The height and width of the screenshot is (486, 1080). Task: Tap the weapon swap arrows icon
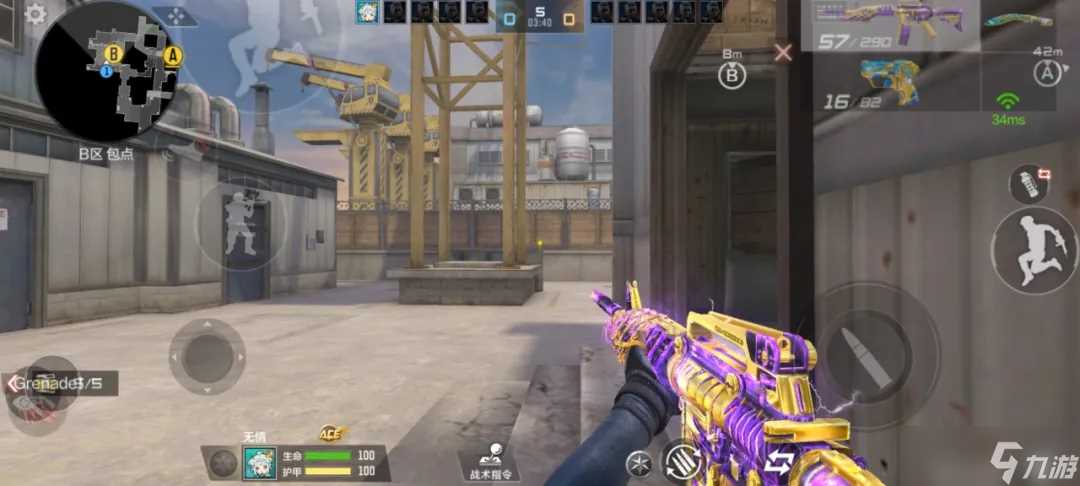pyautogui.click(x=779, y=461)
